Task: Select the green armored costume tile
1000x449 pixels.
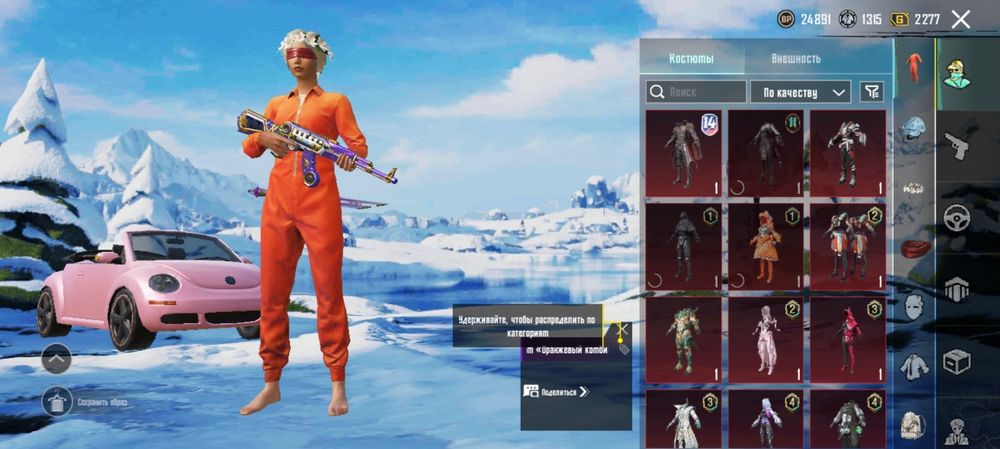Action: point(683,340)
